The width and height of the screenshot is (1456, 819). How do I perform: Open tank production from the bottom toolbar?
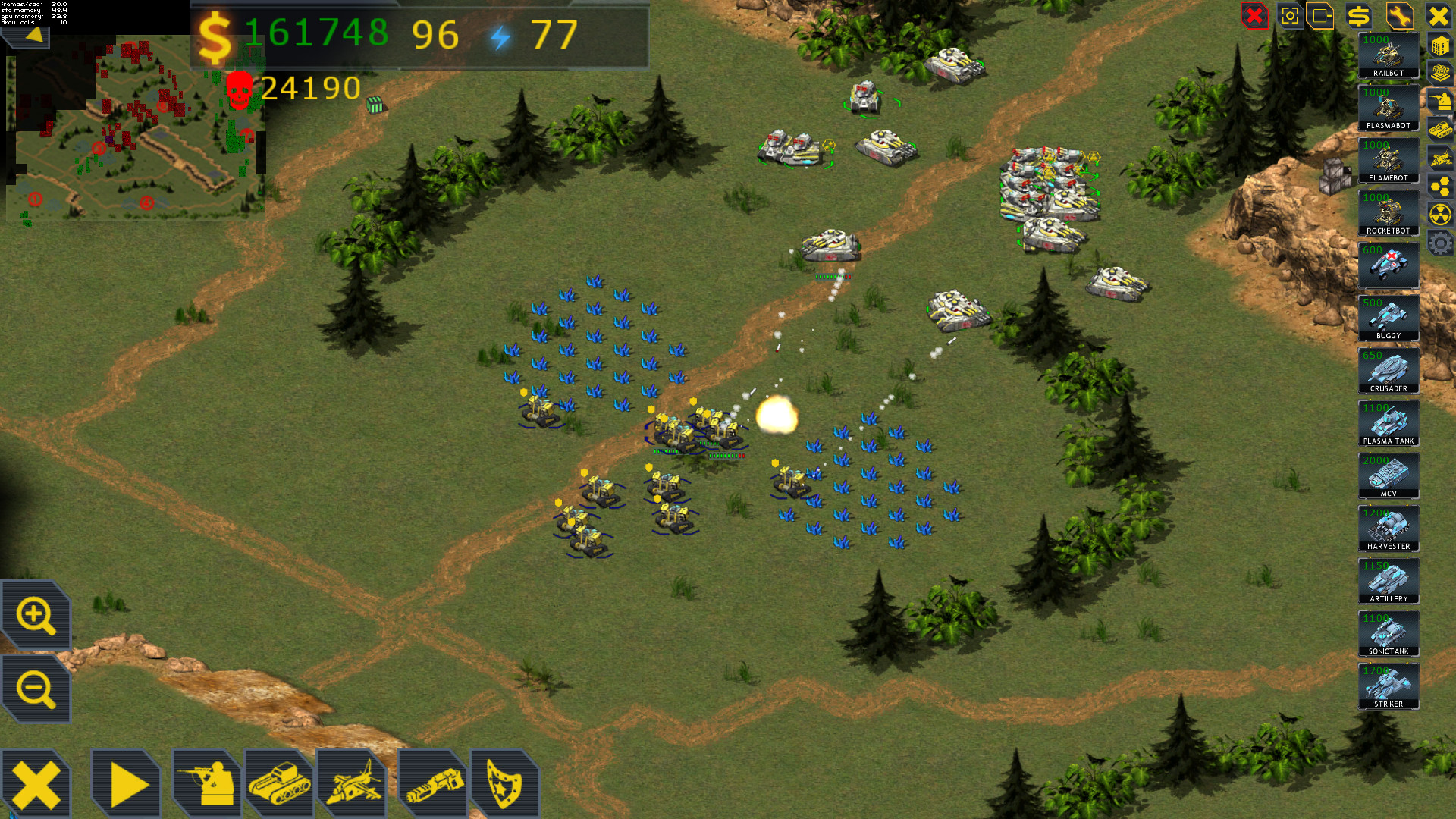281,781
